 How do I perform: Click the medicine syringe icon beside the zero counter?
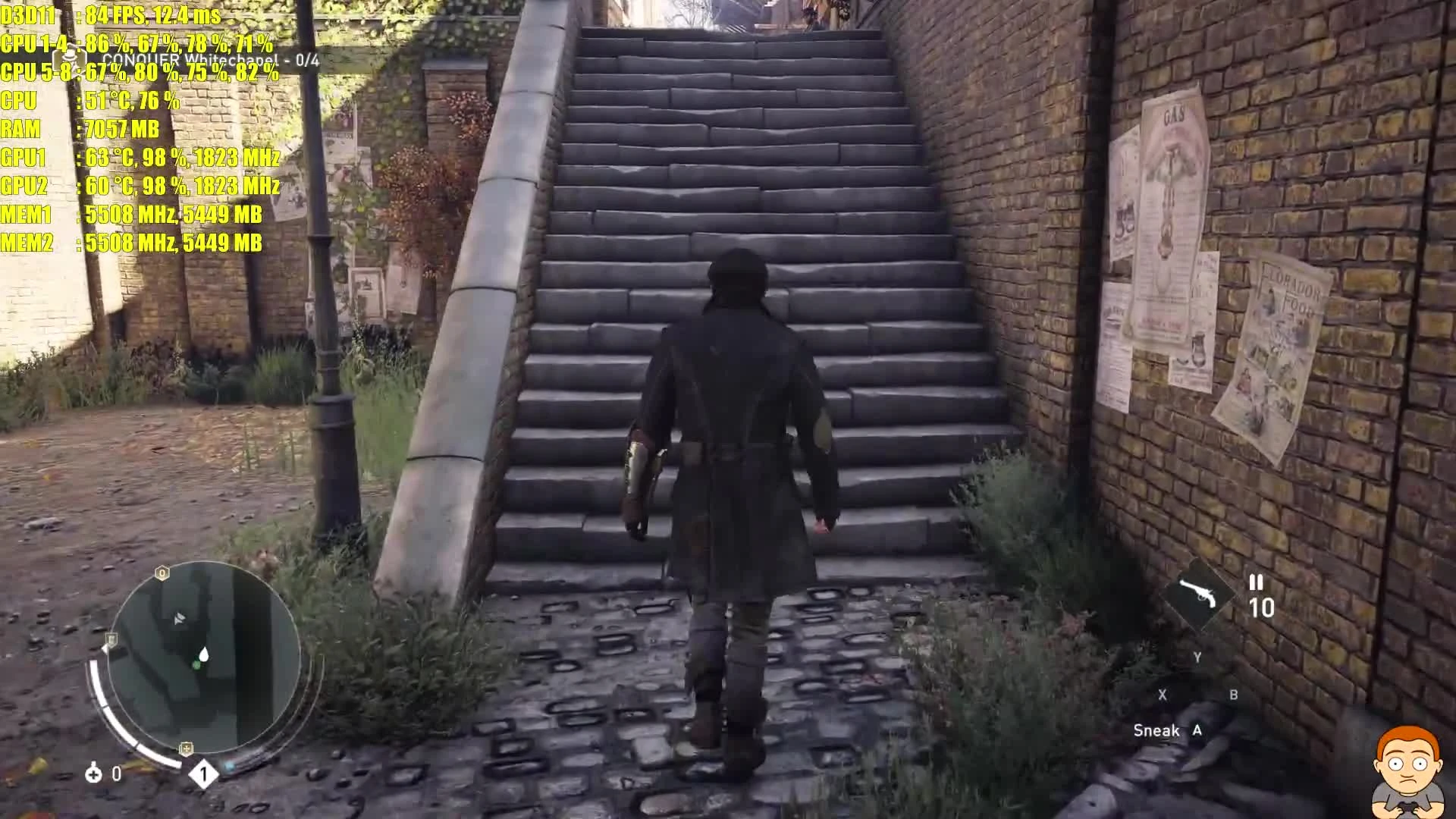point(93,774)
